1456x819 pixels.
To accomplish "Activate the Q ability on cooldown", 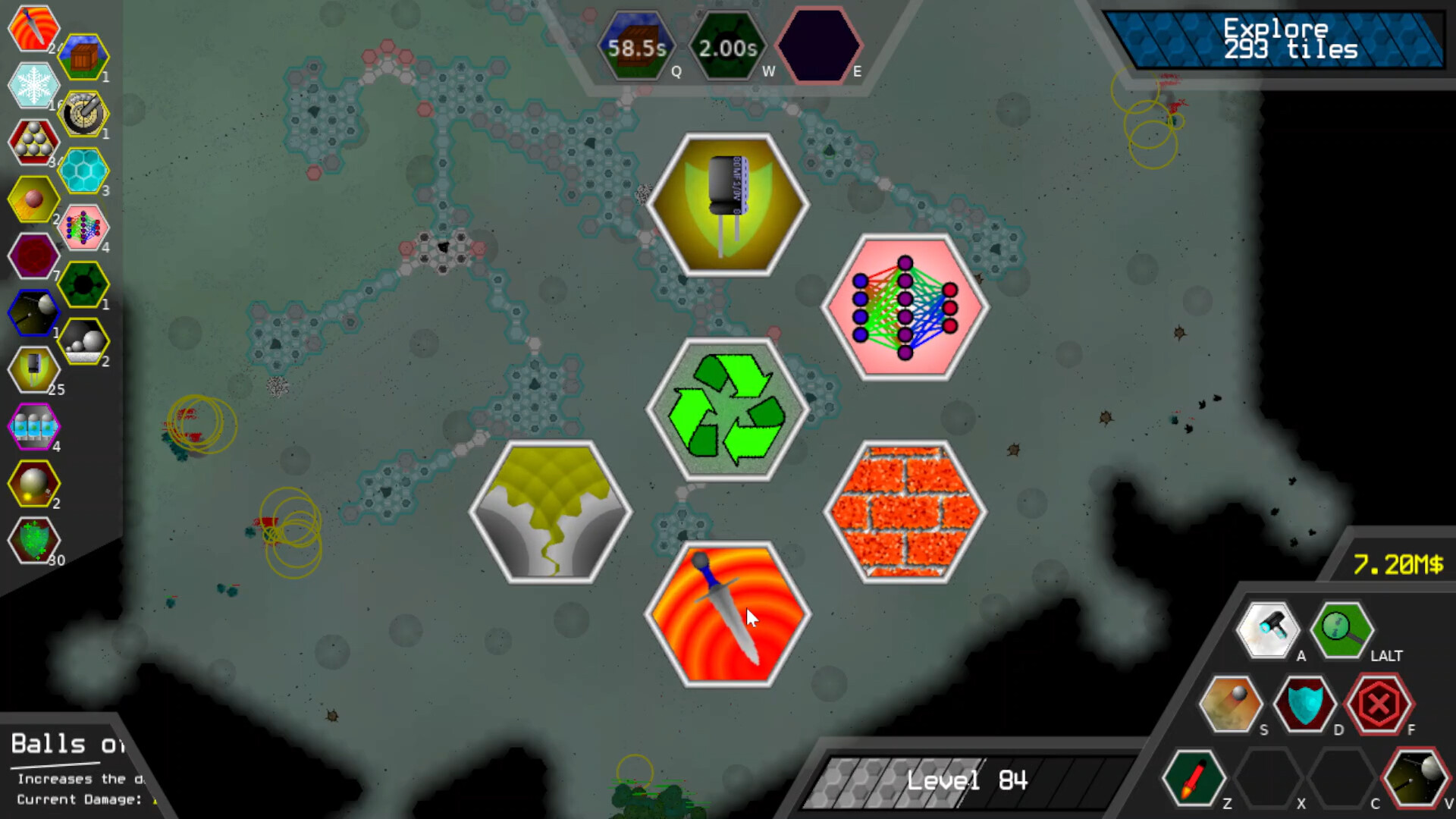I will point(637,45).
